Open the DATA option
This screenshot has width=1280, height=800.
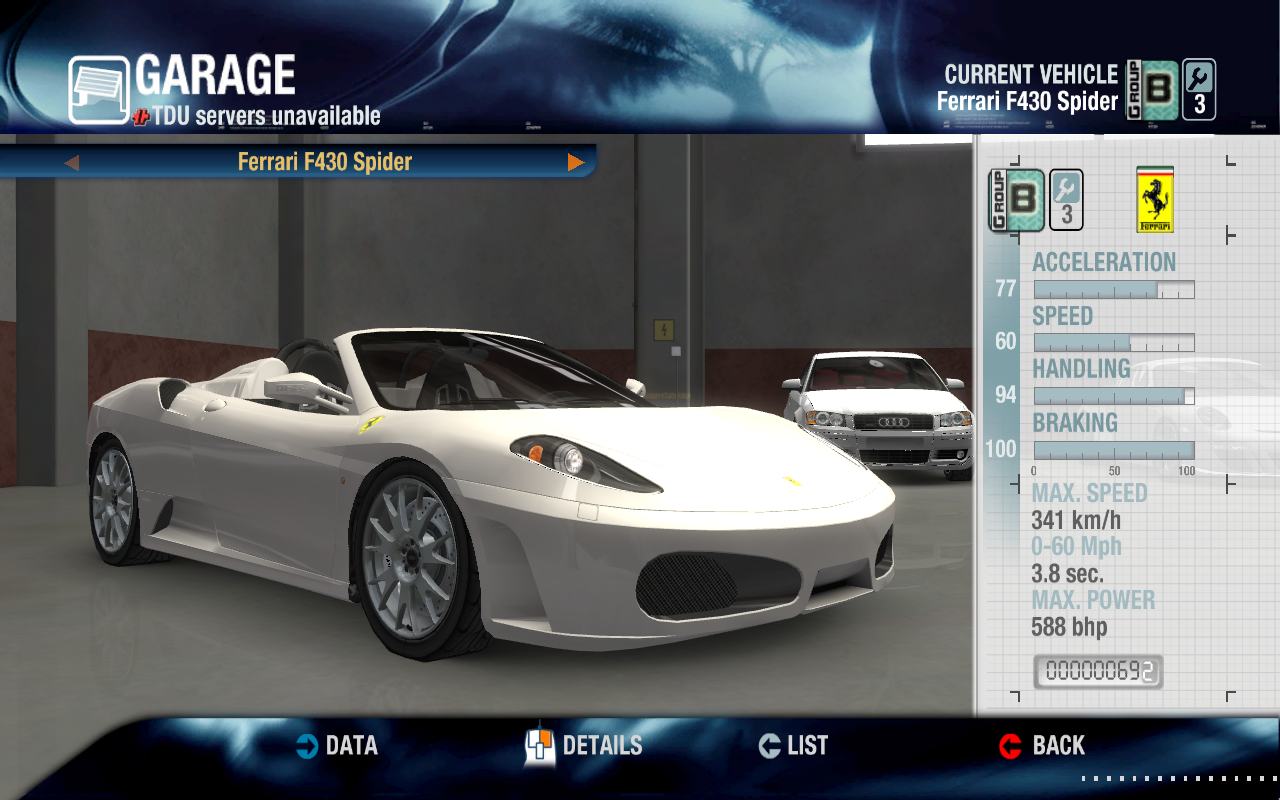[338, 746]
